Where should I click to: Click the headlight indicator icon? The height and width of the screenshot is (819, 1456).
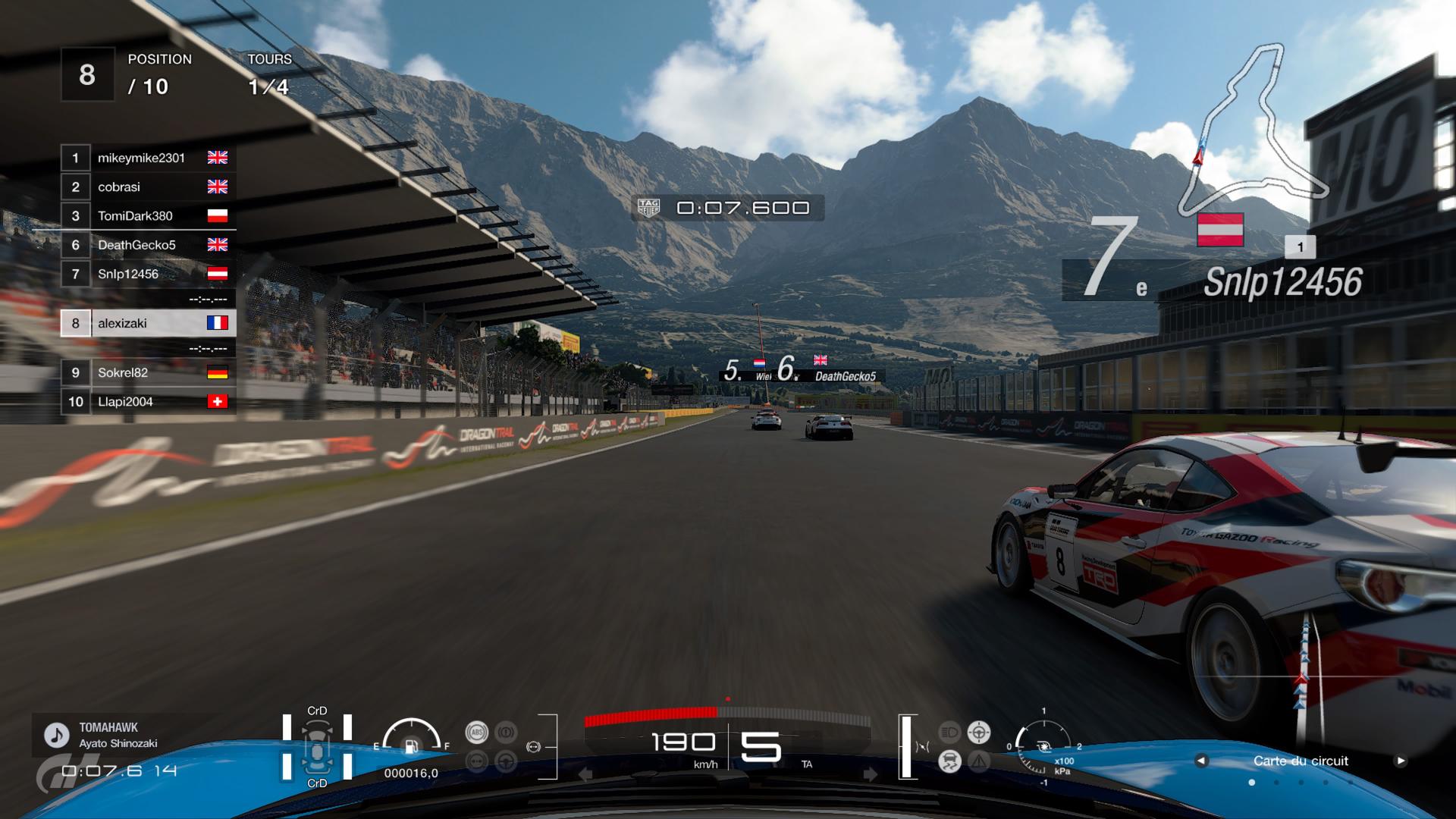(x=949, y=733)
